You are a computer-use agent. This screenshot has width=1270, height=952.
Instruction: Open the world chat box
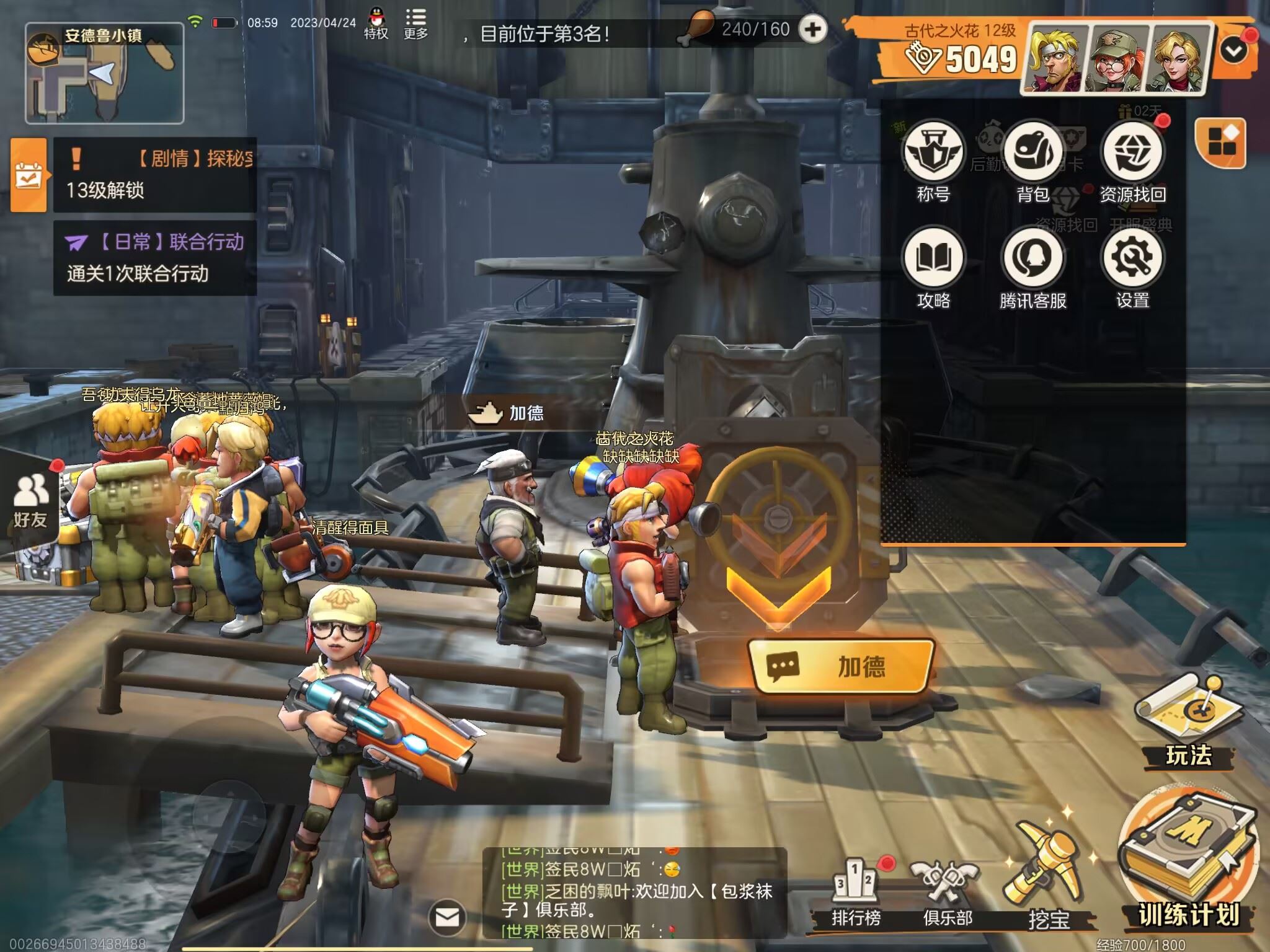click(634, 892)
